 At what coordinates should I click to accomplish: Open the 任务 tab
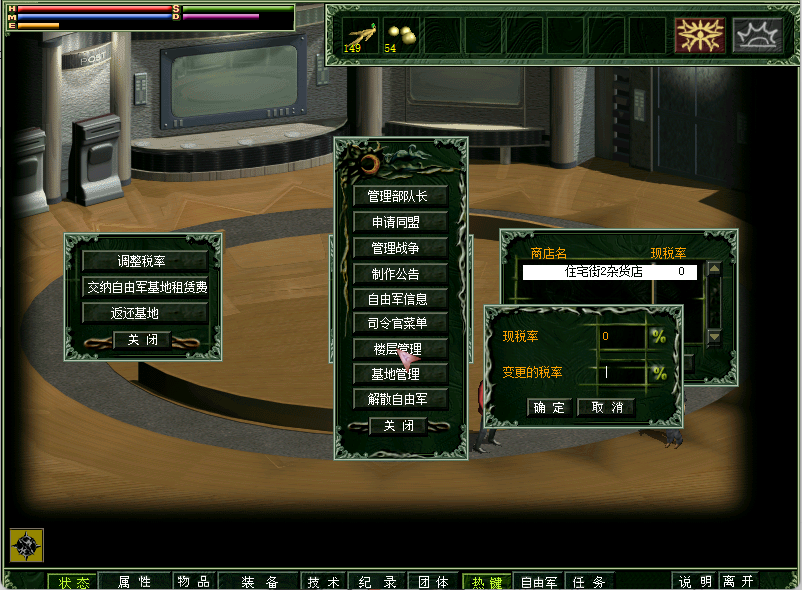click(x=589, y=582)
